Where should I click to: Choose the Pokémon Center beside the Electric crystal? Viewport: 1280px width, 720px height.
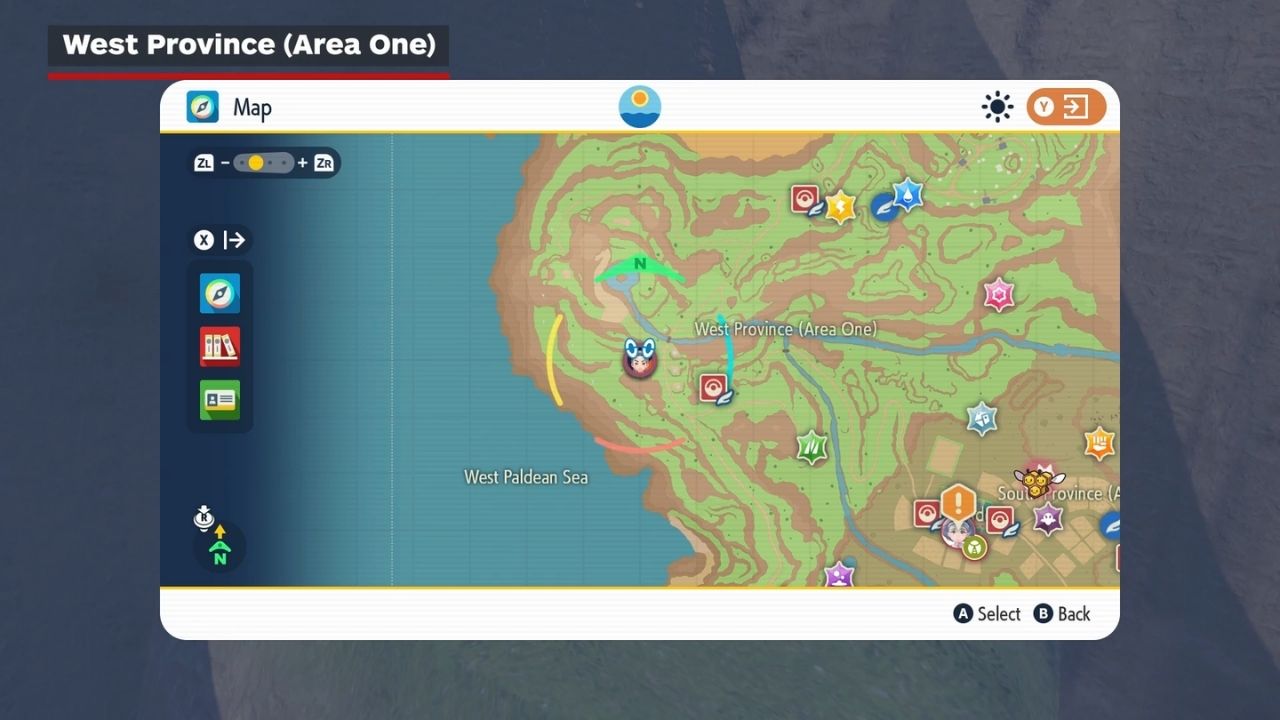point(806,200)
